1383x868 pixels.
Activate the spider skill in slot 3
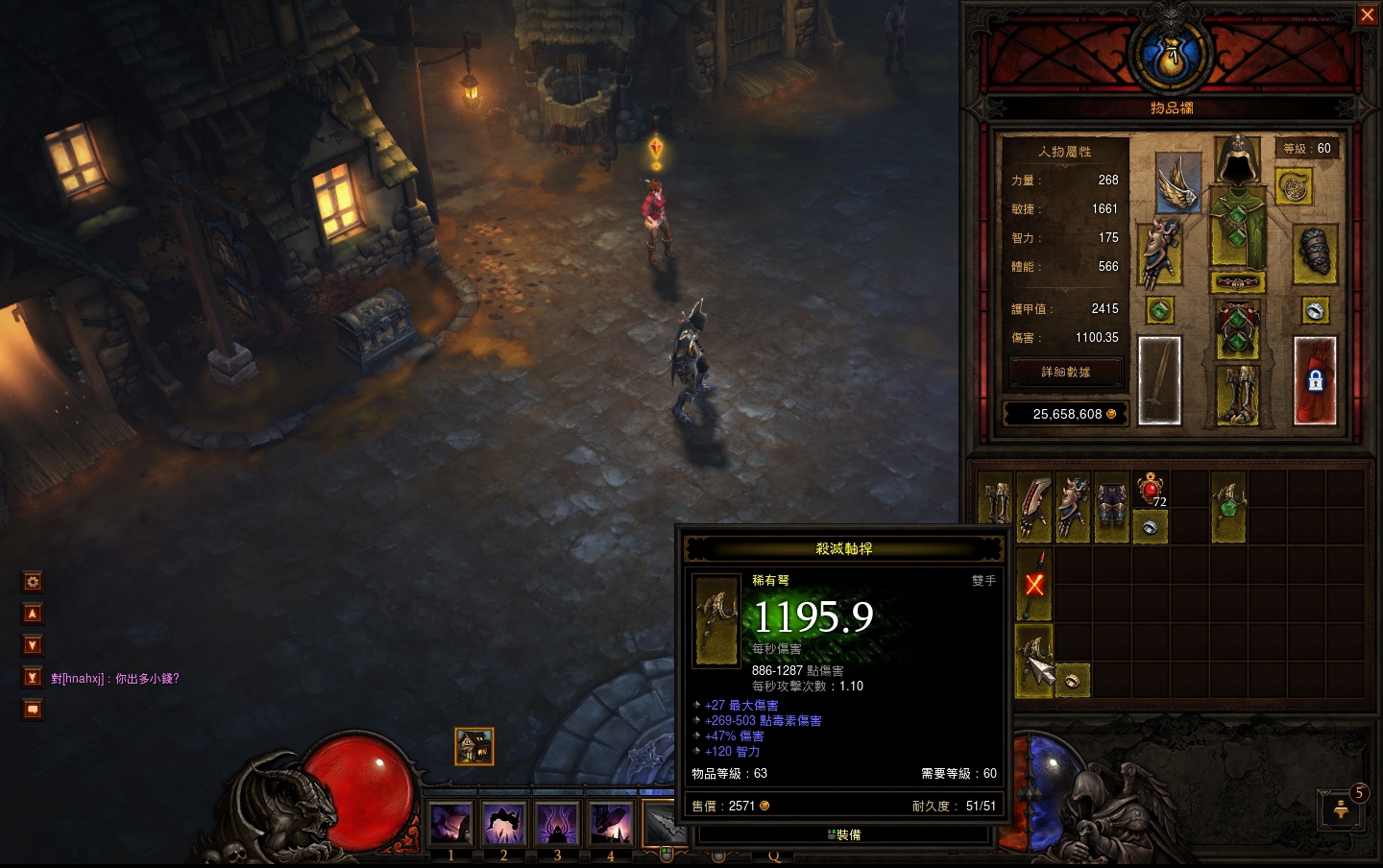click(x=557, y=824)
